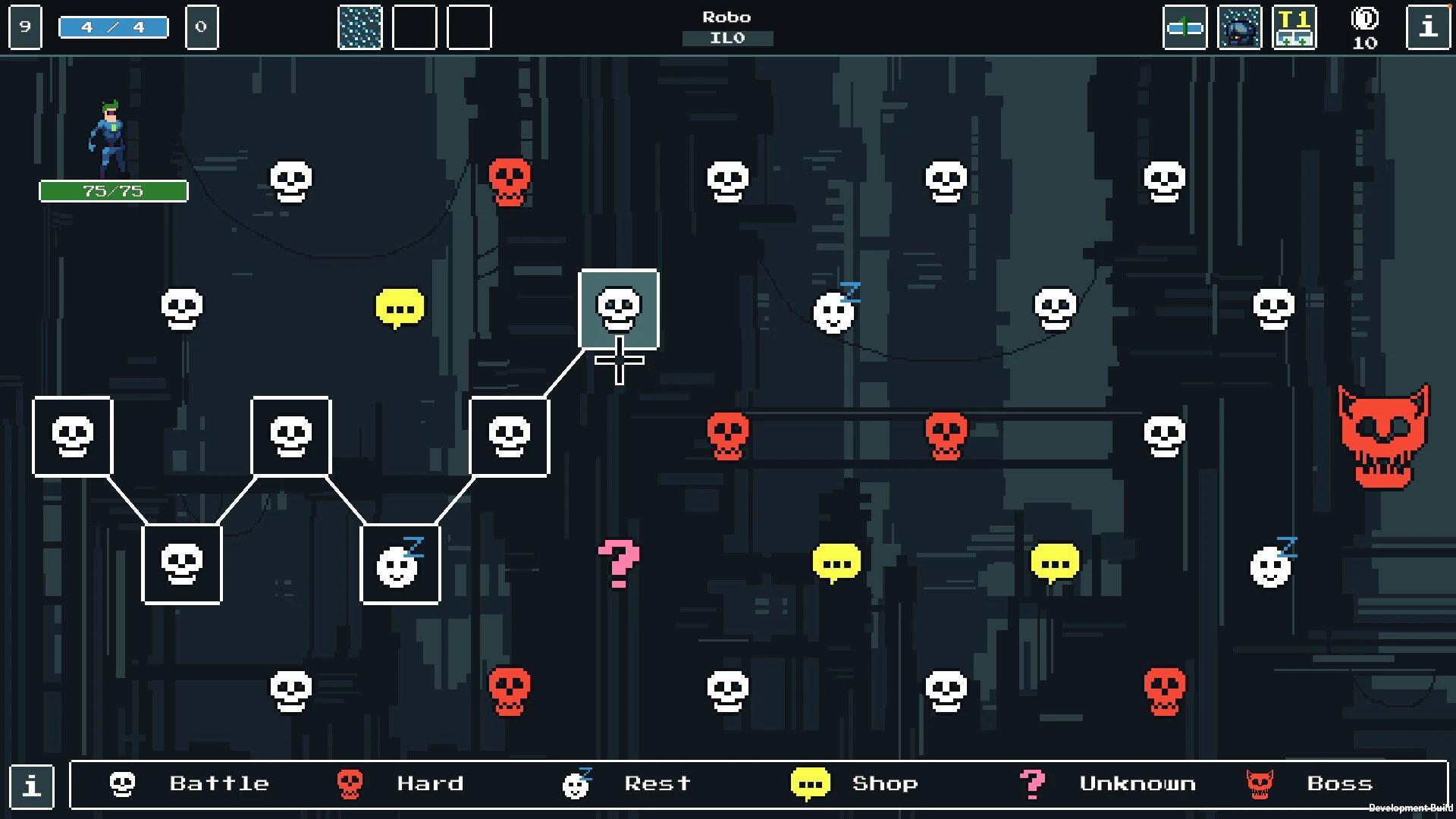Click the green sword equipment icon top right
Viewport: 1456px width, 819px height.
pyautogui.click(x=1185, y=28)
